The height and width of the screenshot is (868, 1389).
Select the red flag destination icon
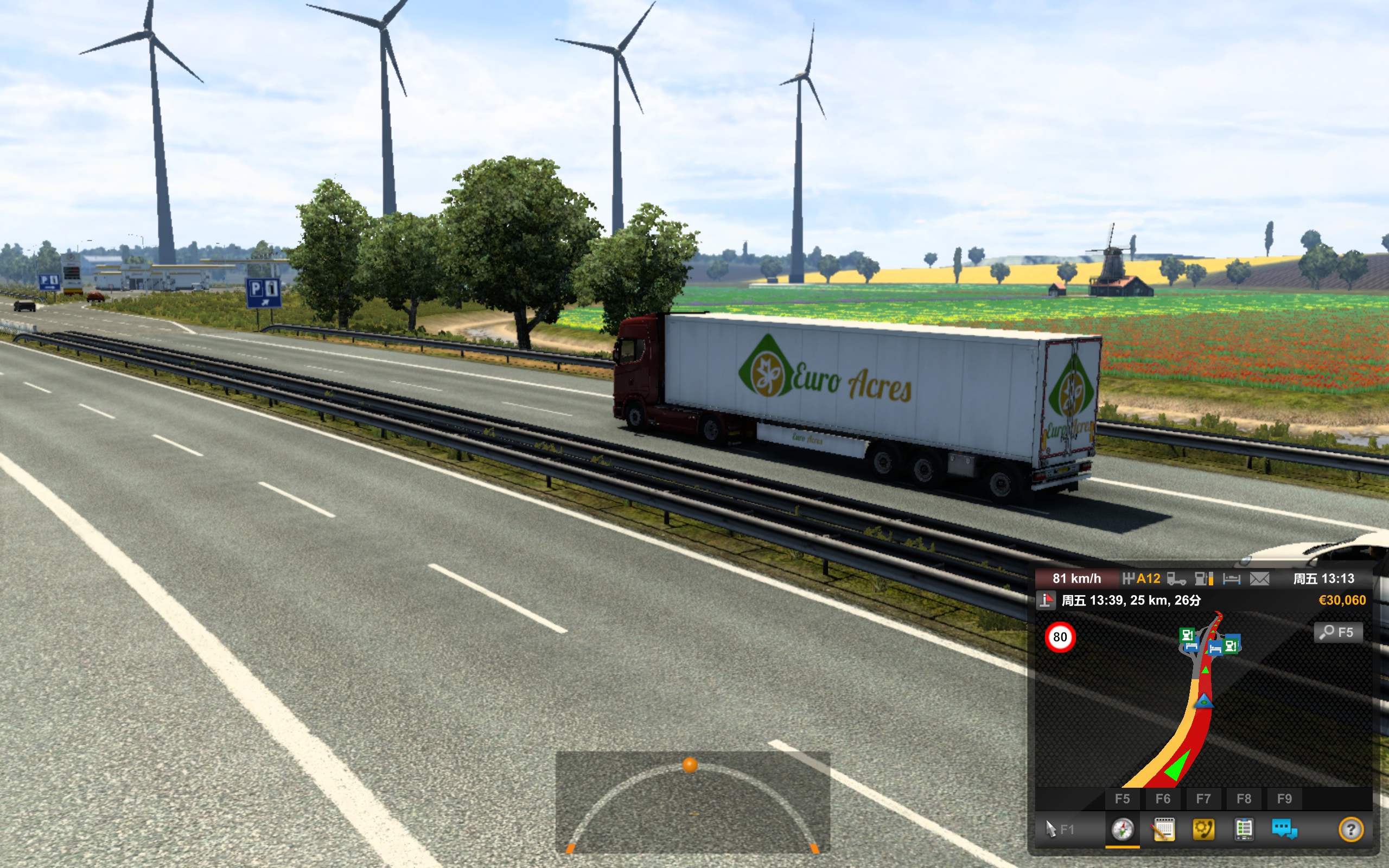coord(1046,601)
